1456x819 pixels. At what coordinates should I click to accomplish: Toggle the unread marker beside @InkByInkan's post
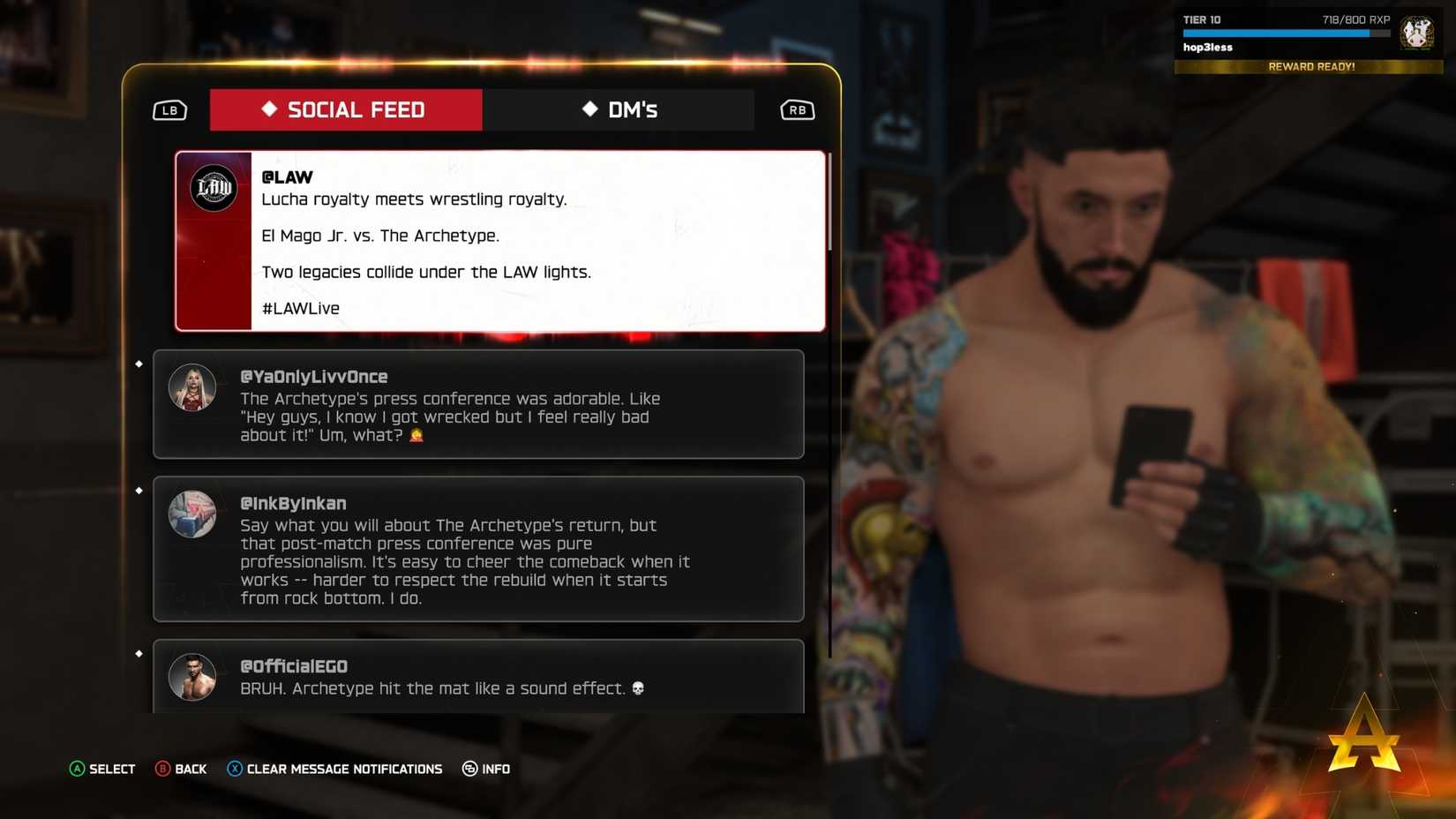point(139,490)
